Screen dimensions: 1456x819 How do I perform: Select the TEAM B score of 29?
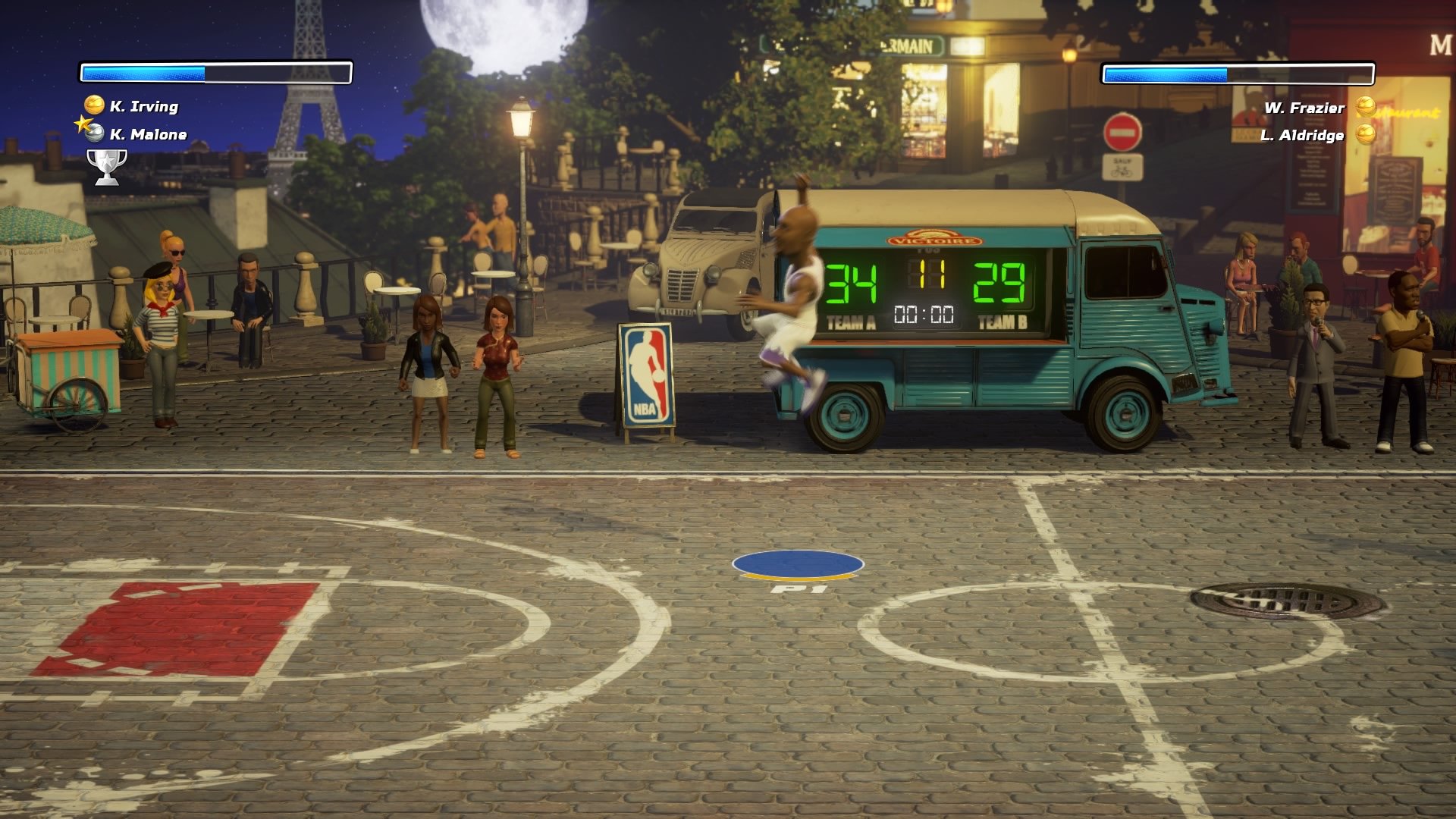999,282
